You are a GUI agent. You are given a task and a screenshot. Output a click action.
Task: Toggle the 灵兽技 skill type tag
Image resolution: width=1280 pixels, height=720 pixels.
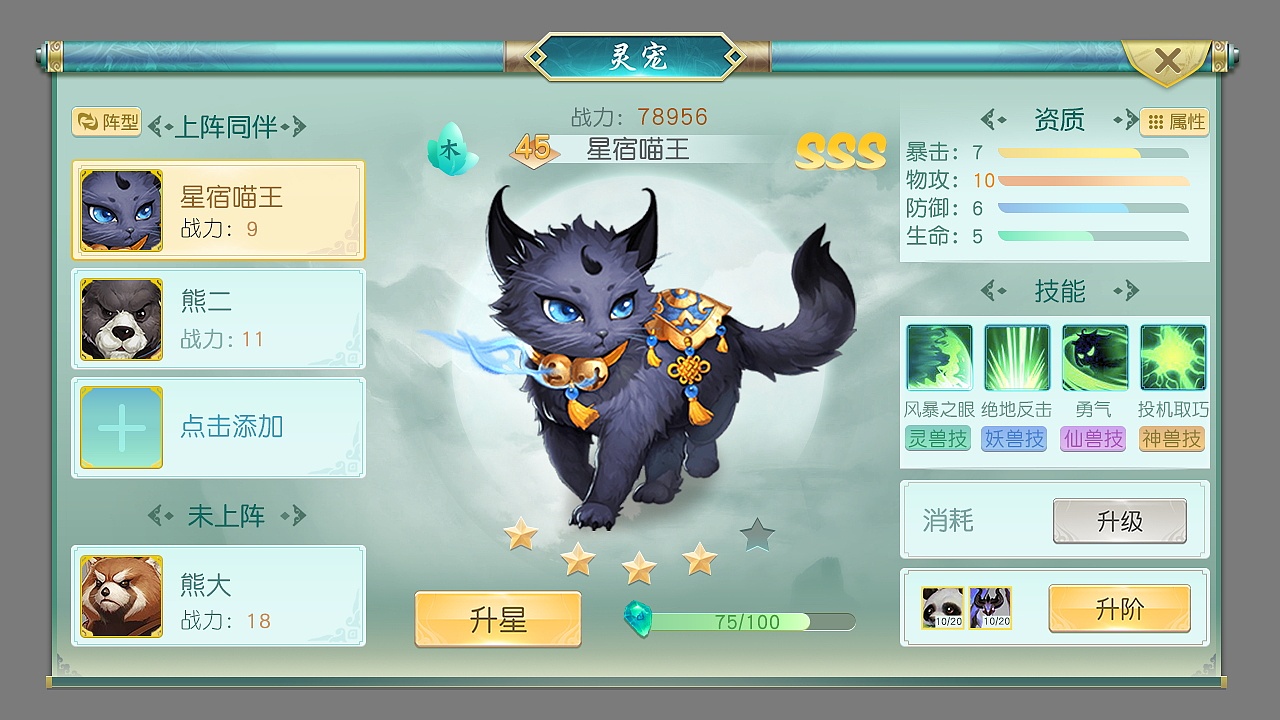coord(938,439)
